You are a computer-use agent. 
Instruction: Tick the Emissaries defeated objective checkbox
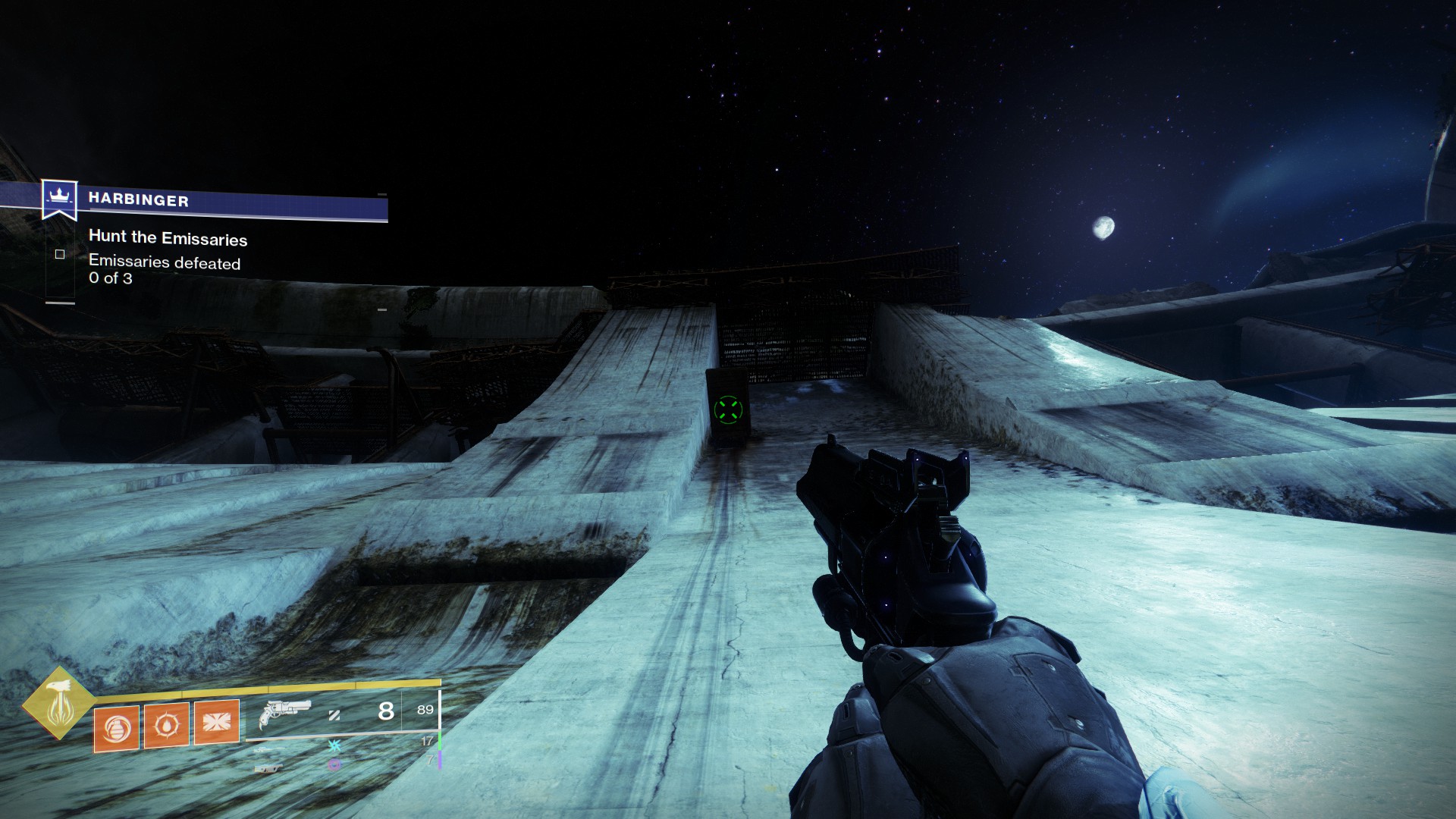pos(60,255)
